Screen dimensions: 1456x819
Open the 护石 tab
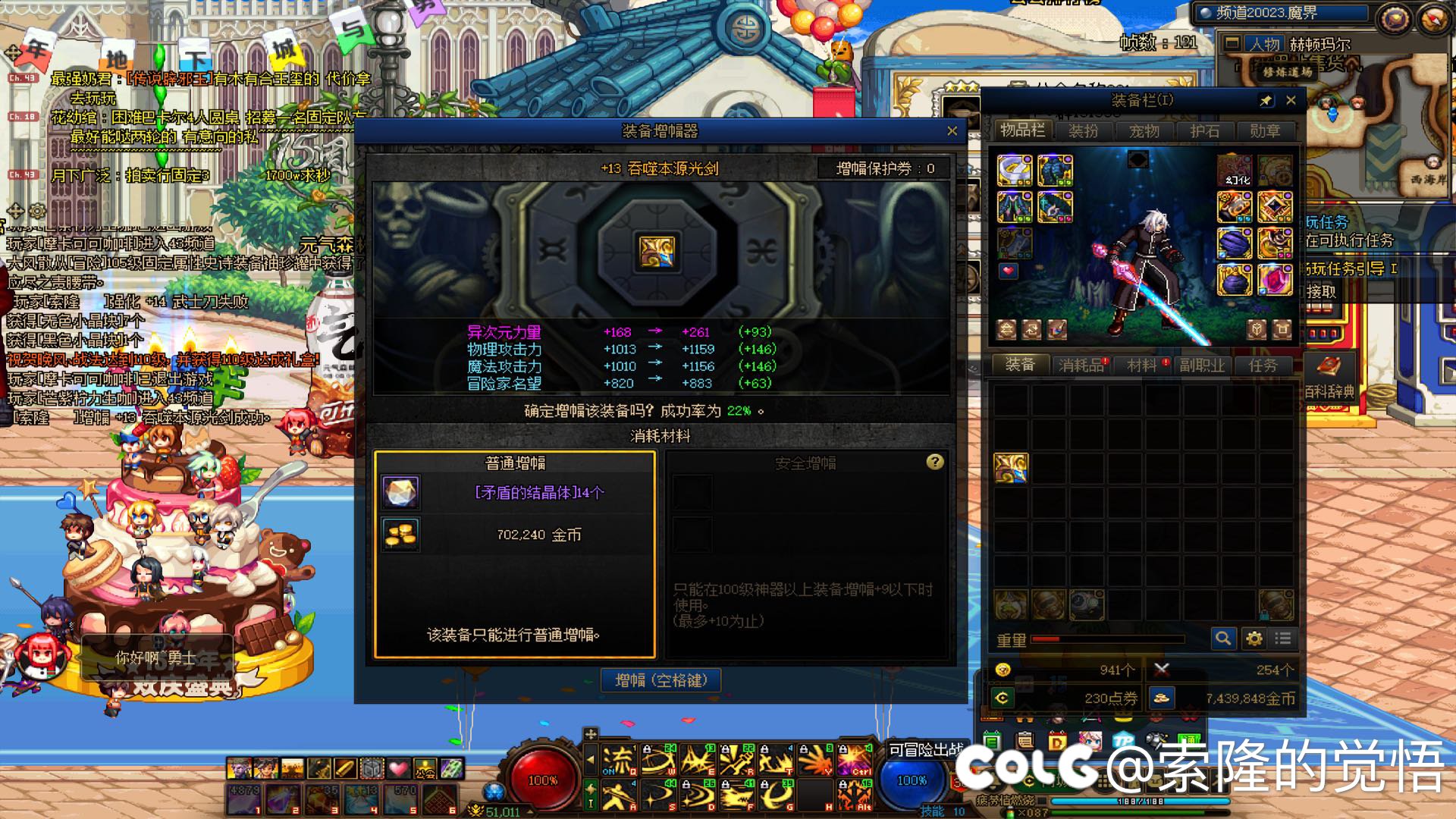1204,131
